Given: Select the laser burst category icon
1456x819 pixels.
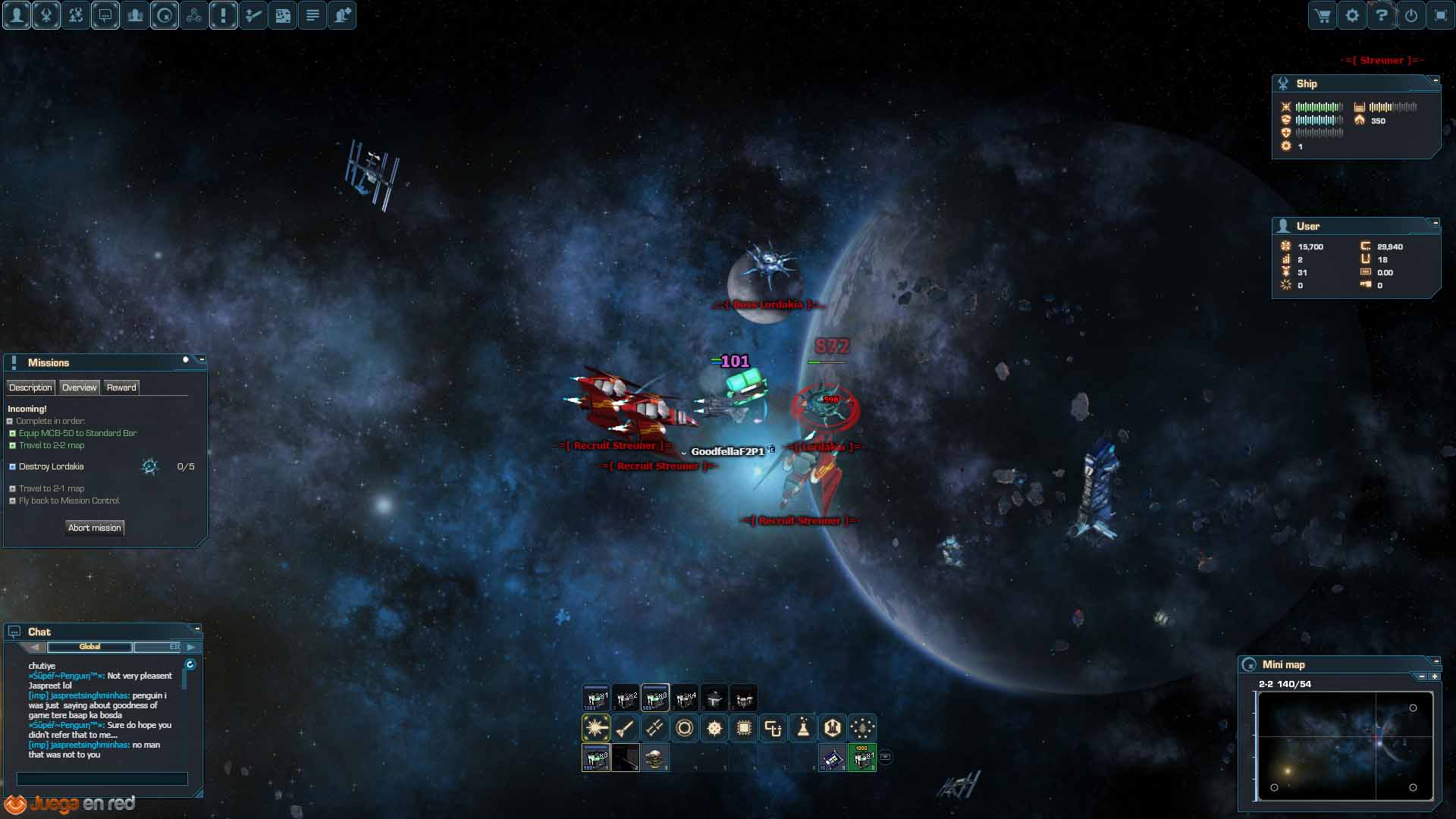Looking at the screenshot, I should click(x=596, y=728).
